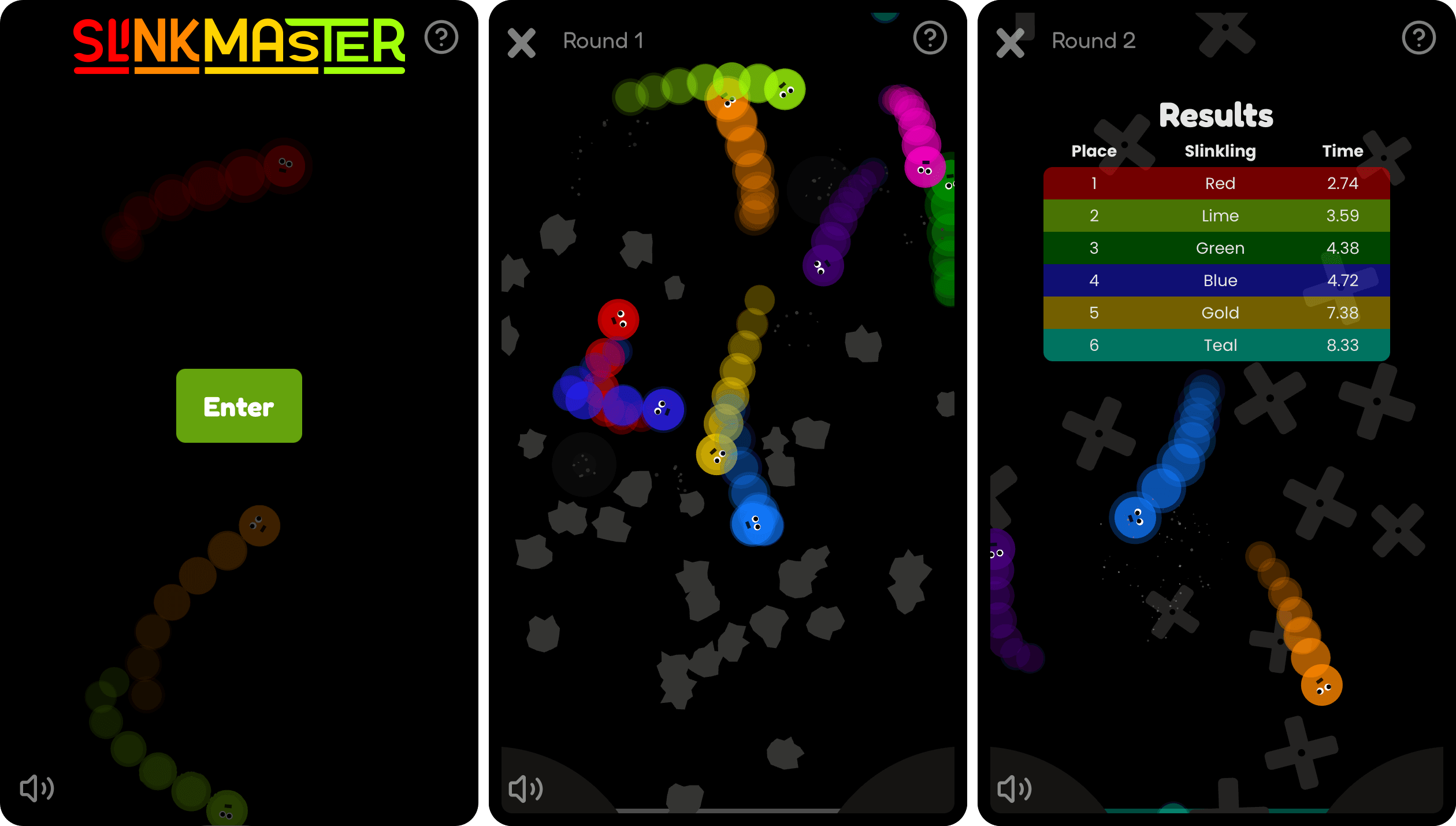Exit Round 1 using the X button
The width and height of the screenshot is (1456, 826).
(x=521, y=44)
